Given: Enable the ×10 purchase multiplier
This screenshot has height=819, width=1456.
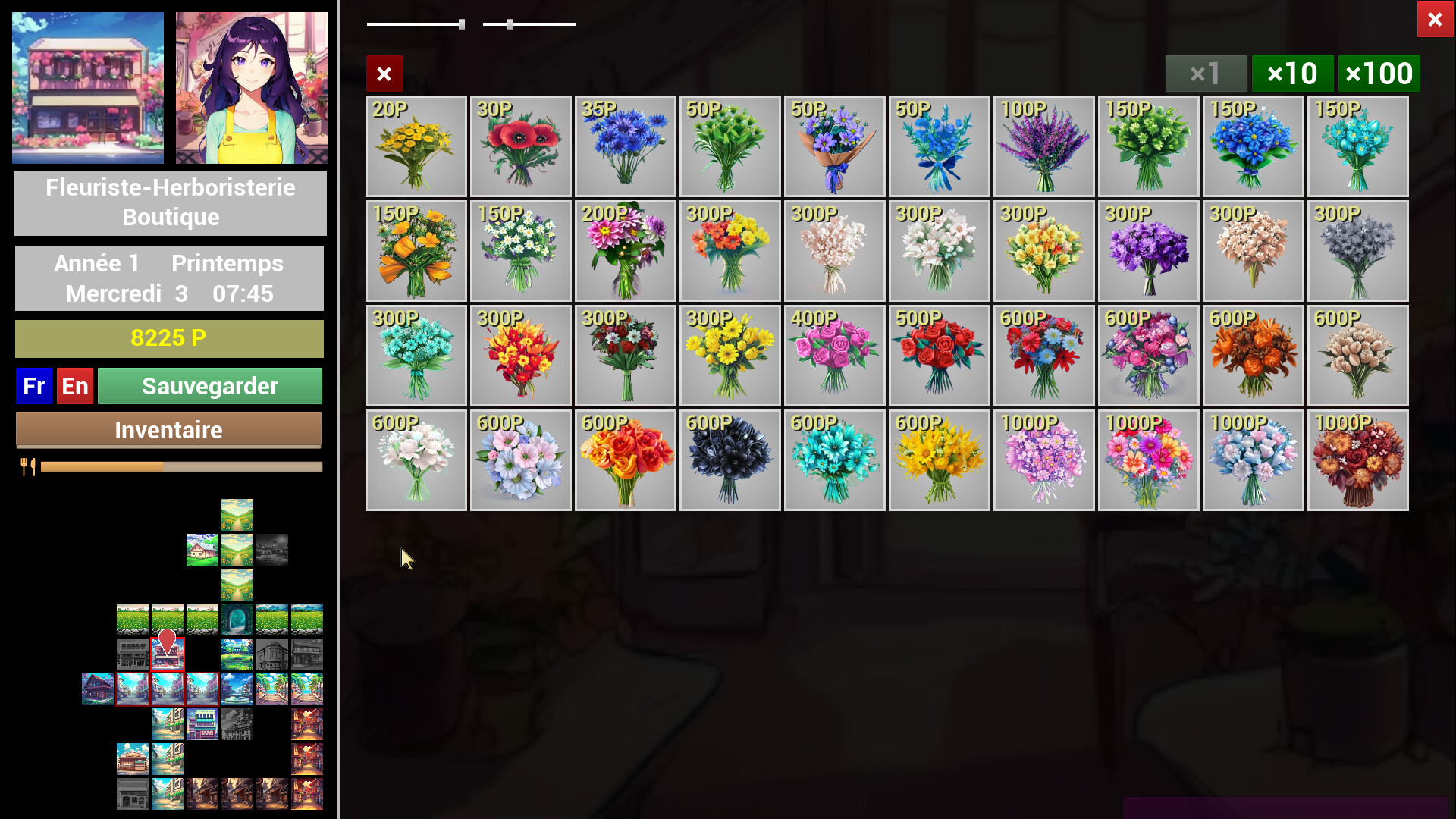Looking at the screenshot, I should 1292,74.
